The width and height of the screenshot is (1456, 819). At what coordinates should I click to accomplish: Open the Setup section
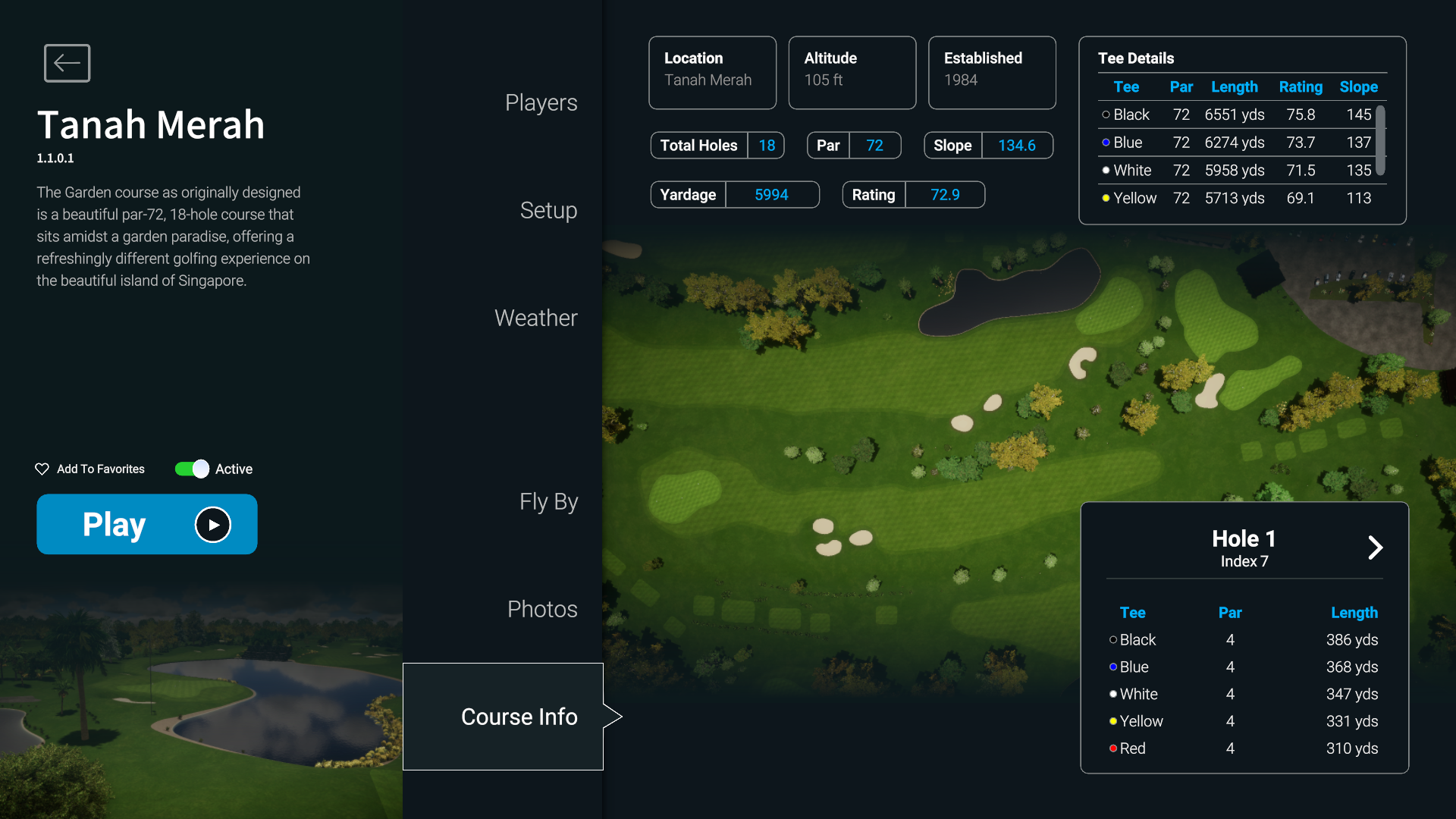548,211
